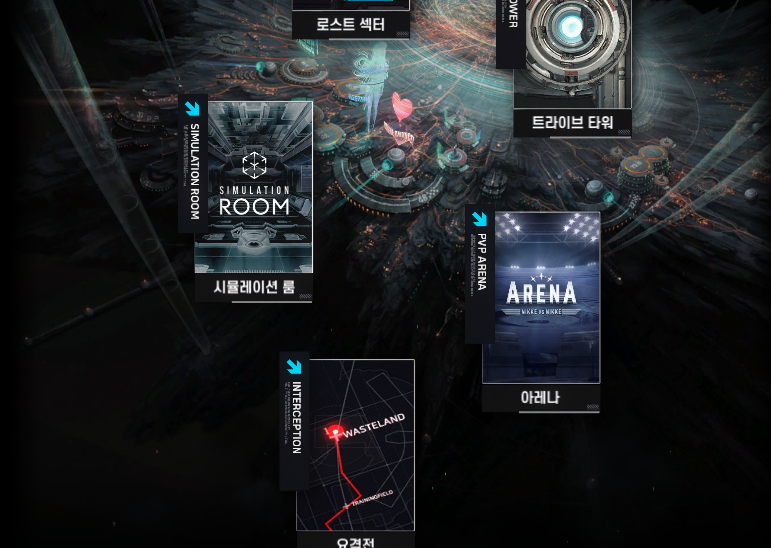Select the Interception wasteland map card
Viewport: 771px width, 548px height.
(355, 445)
